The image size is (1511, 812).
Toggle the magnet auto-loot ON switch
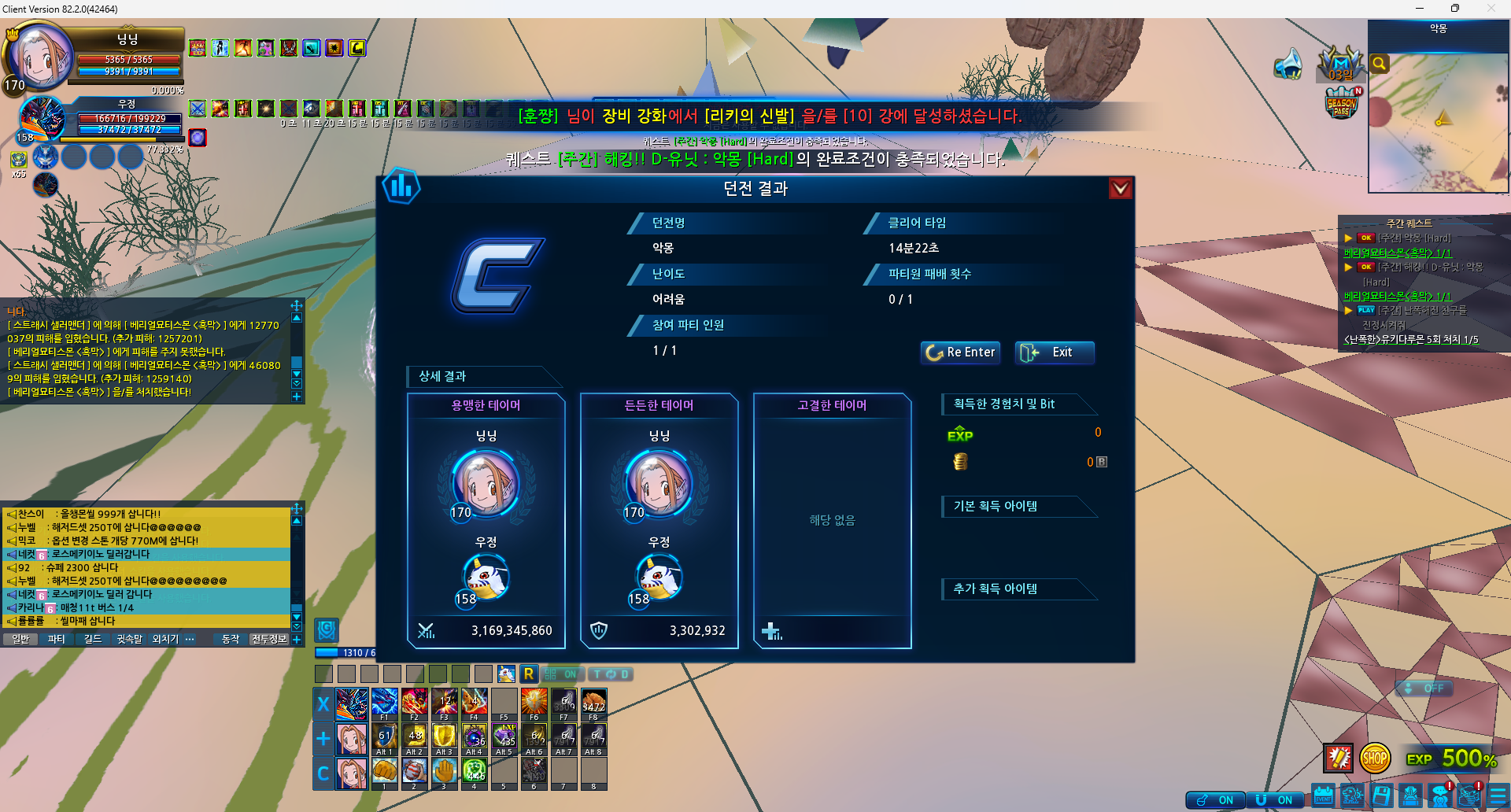click(1276, 800)
